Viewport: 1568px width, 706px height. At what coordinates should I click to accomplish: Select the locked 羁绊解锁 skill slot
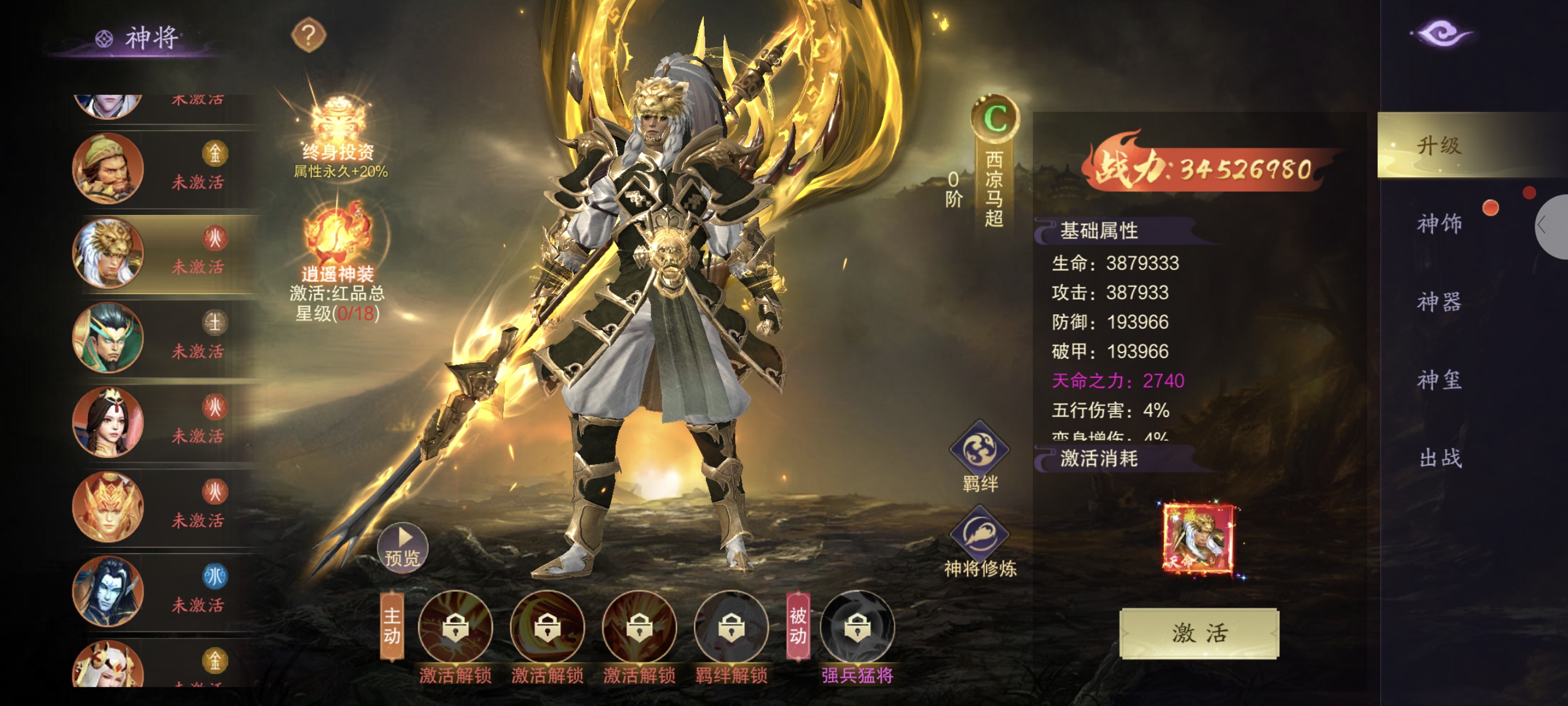click(x=731, y=628)
